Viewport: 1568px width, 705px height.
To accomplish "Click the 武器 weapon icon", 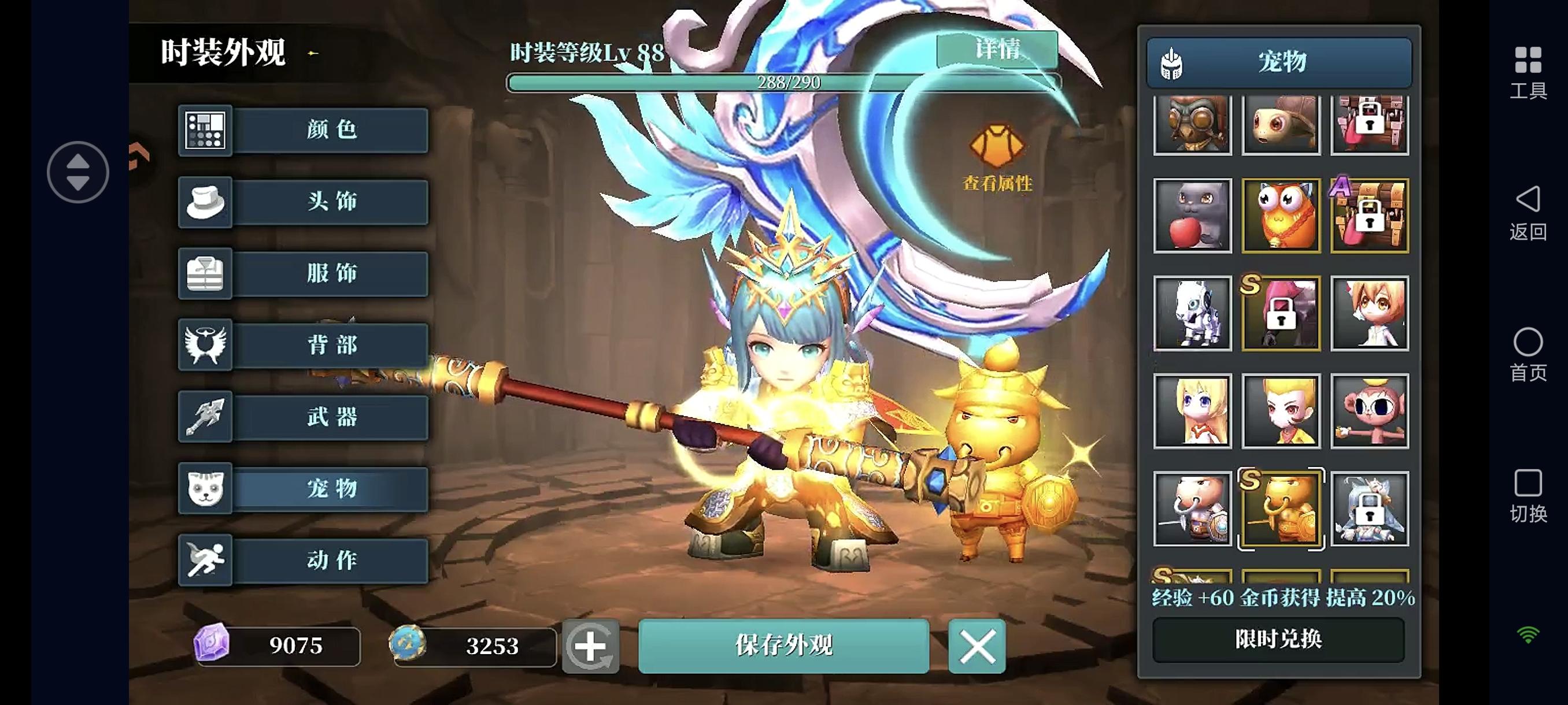I will click(205, 417).
